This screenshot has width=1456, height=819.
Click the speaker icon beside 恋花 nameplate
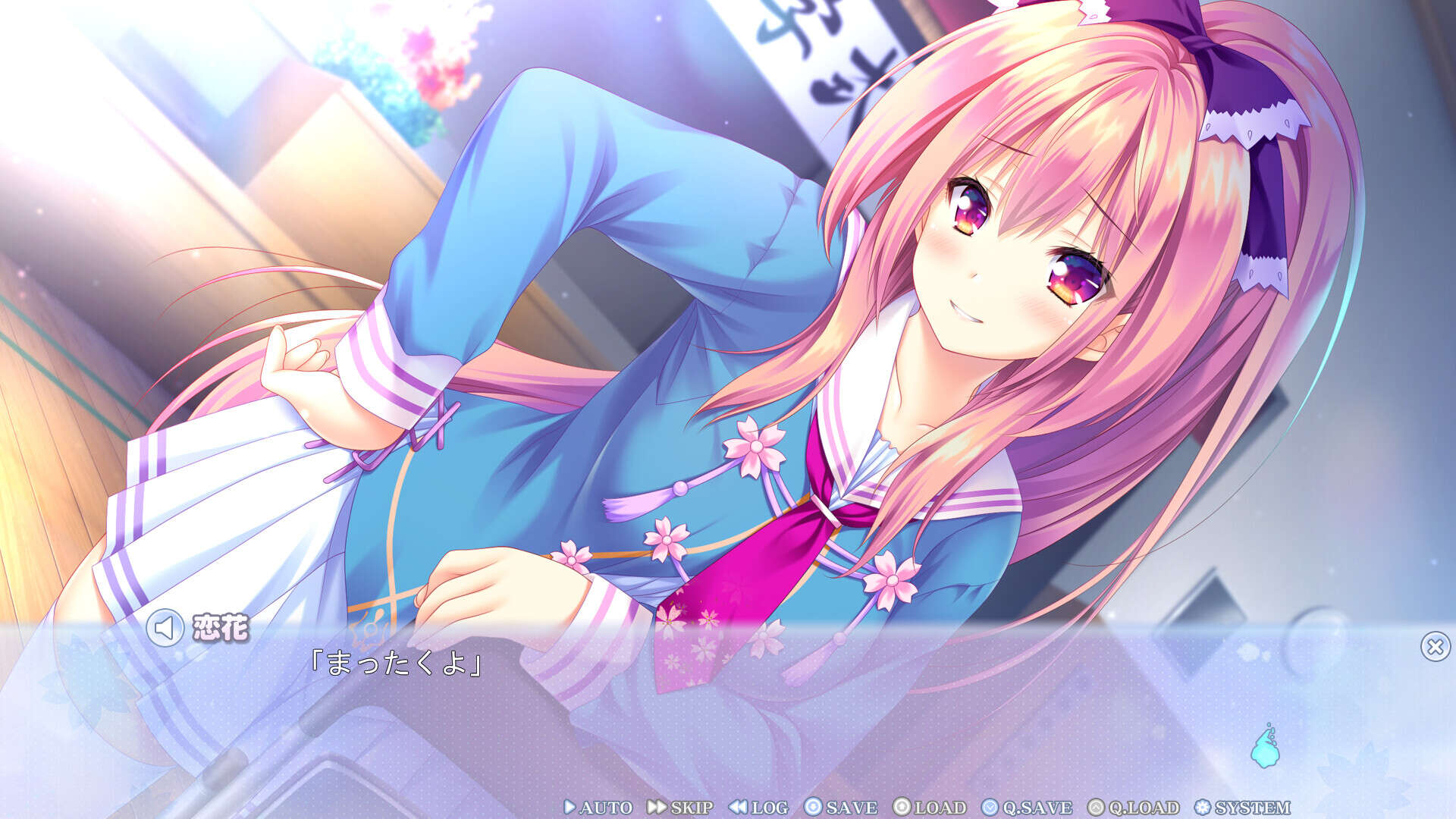[x=165, y=628]
